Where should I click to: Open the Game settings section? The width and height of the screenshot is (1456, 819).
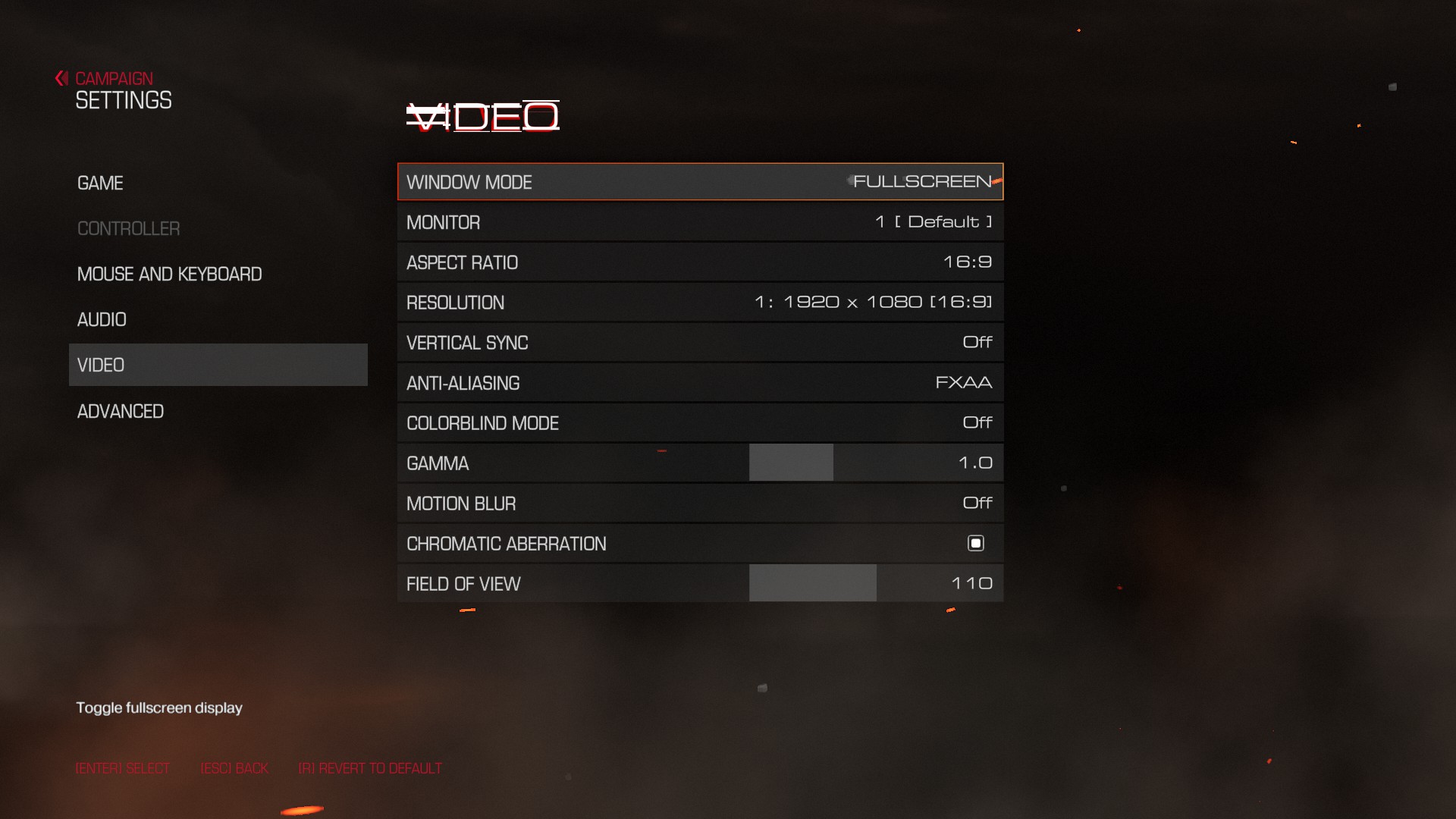pyautogui.click(x=100, y=184)
